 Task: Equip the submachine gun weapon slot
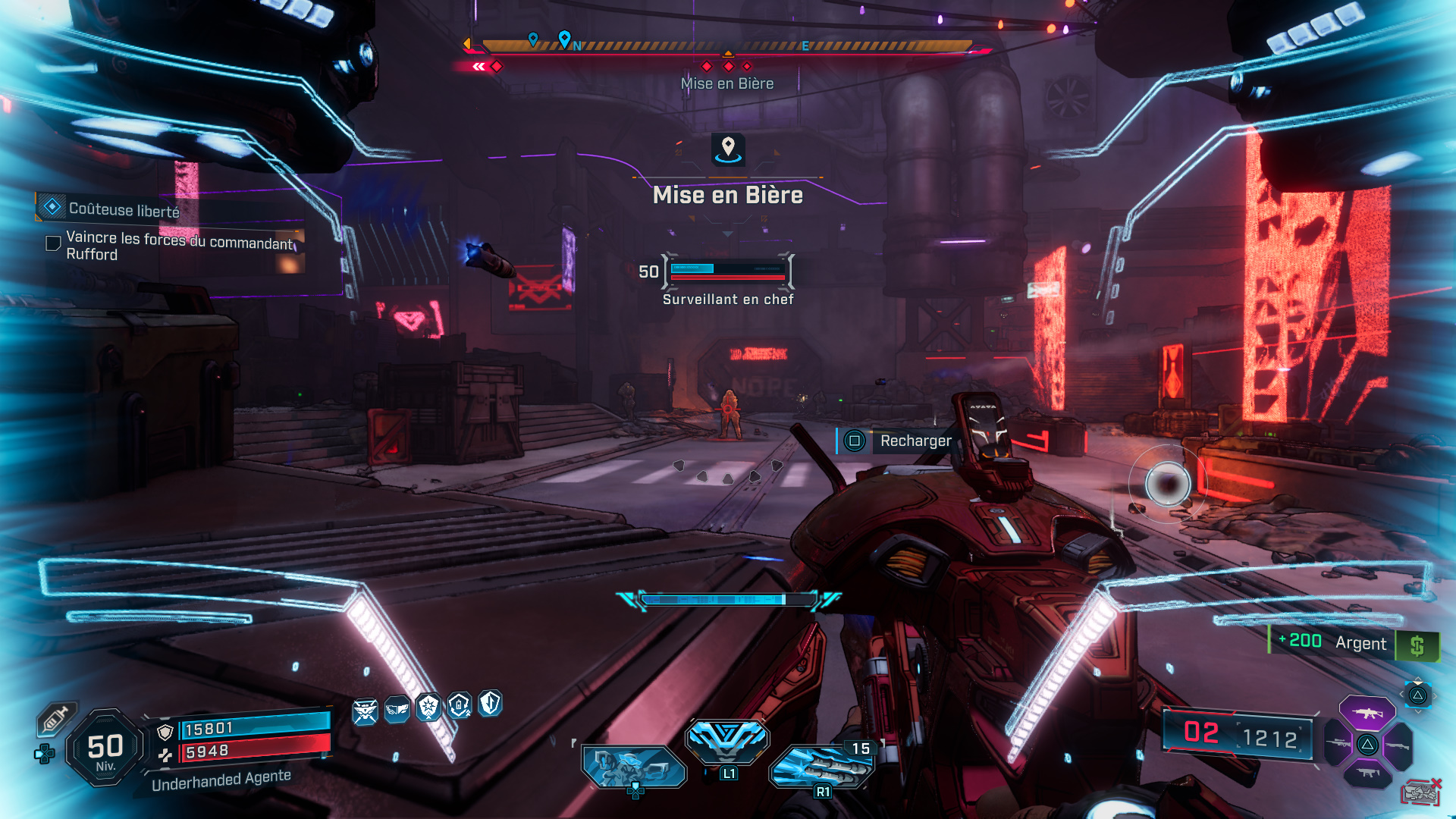(1367, 773)
